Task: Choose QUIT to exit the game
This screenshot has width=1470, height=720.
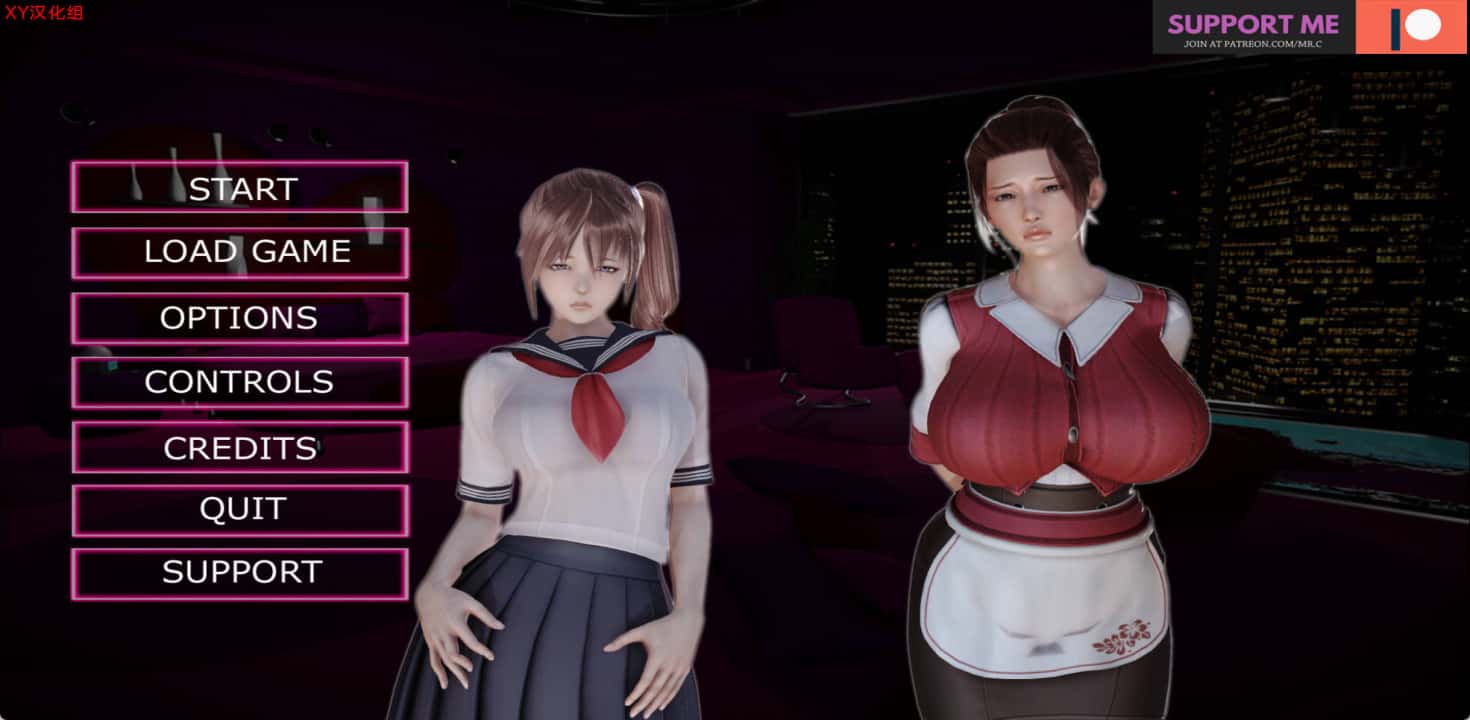Action: tap(240, 510)
